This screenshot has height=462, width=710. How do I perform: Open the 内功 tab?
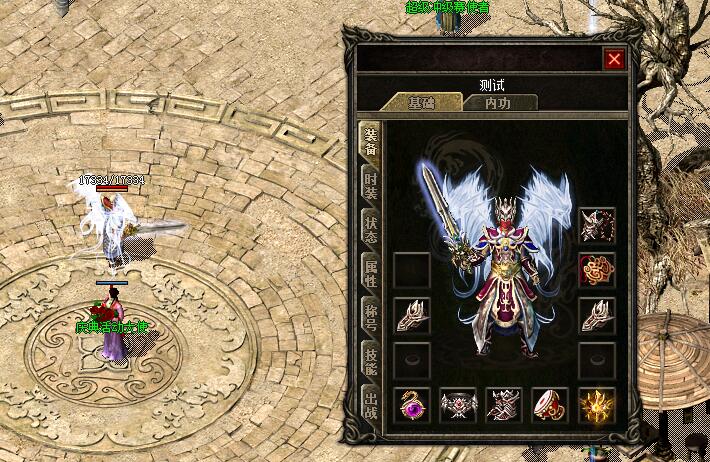pyautogui.click(x=499, y=102)
